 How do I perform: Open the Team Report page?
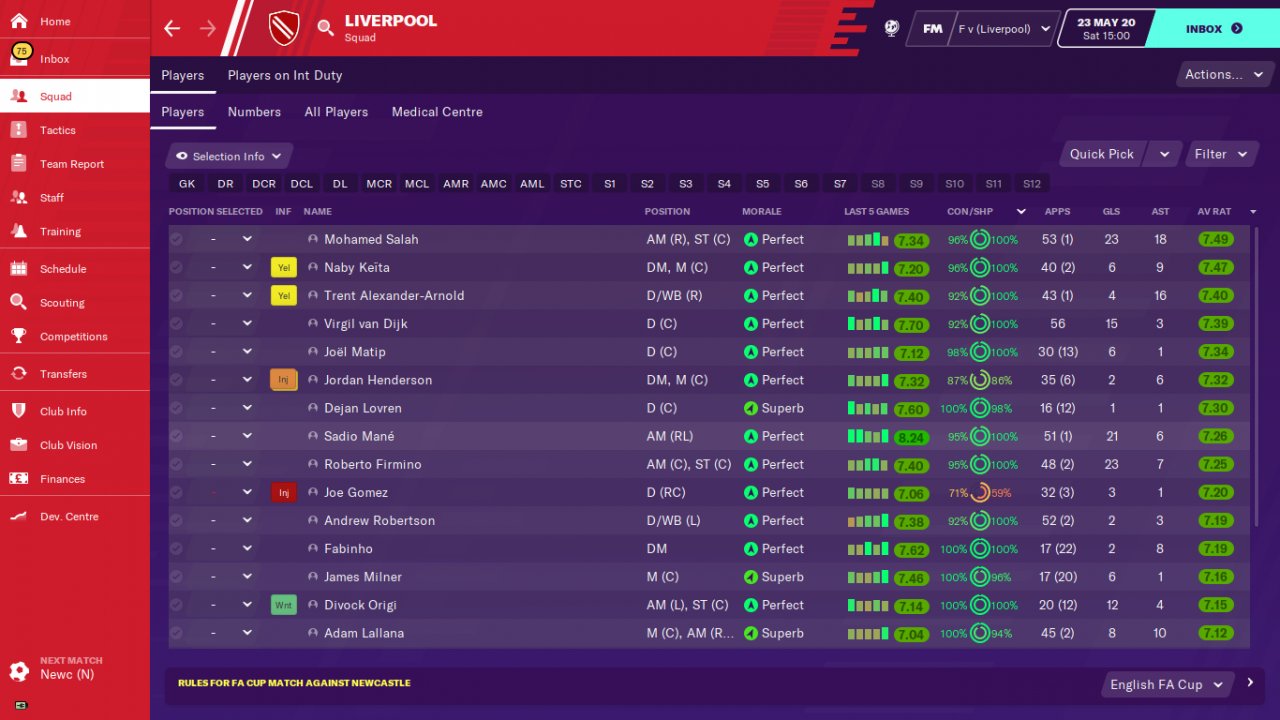tap(71, 164)
